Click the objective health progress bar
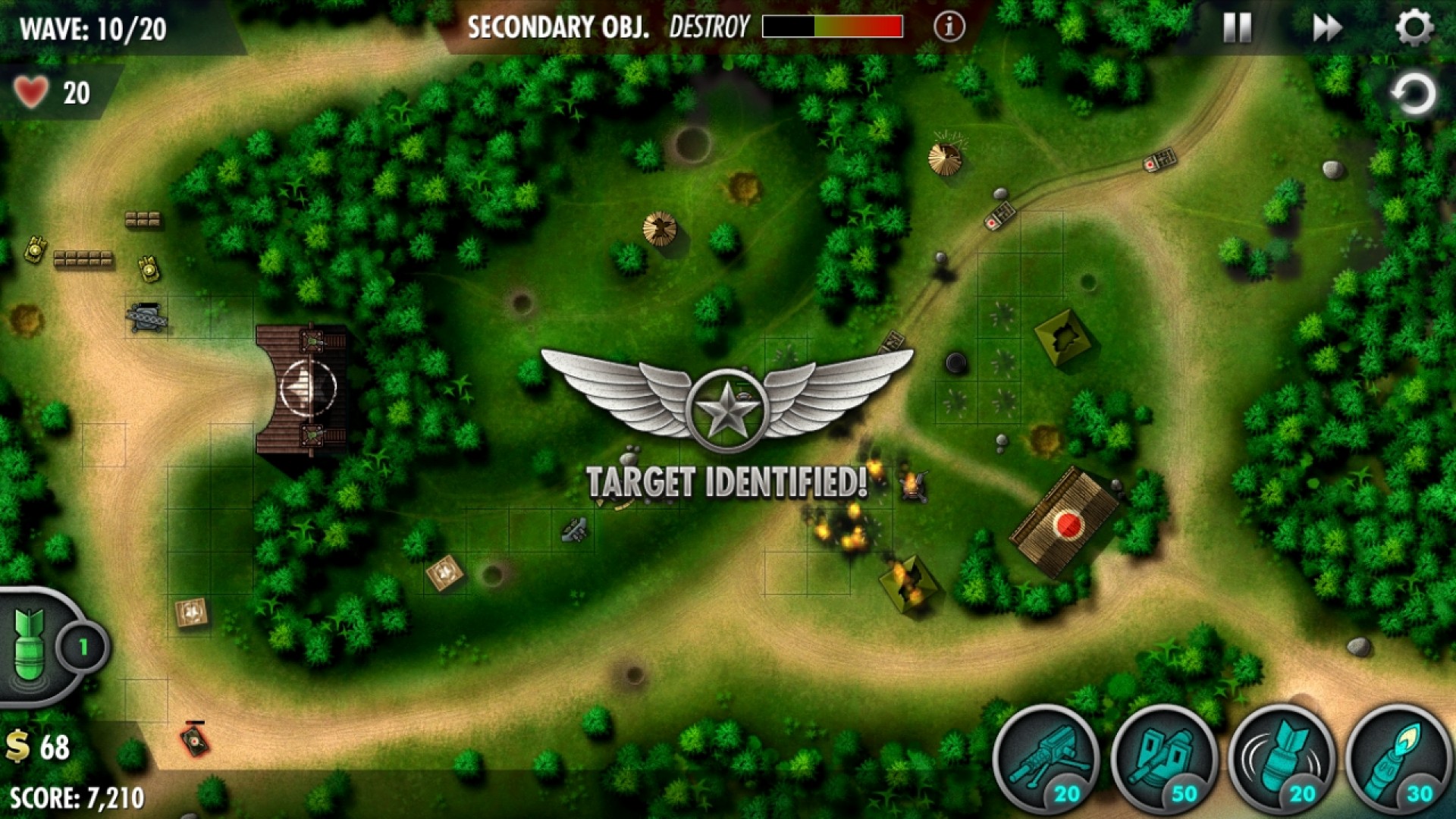This screenshot has height=819, width=1456. (x=833, y=27)
